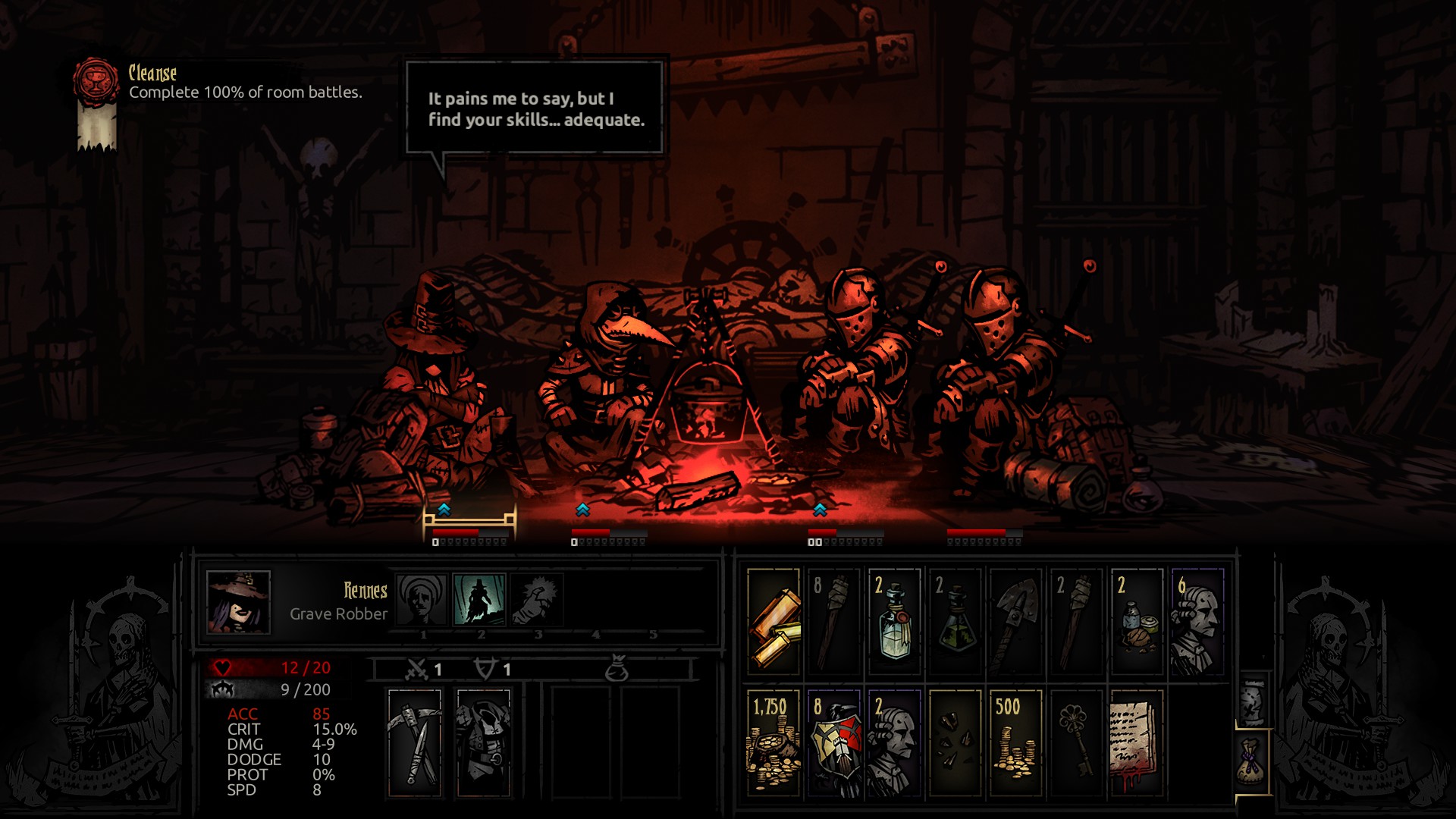Choose the clenched hand camping skill
The height and width of the screenshot is (819, 1456).
click(537, 600)
